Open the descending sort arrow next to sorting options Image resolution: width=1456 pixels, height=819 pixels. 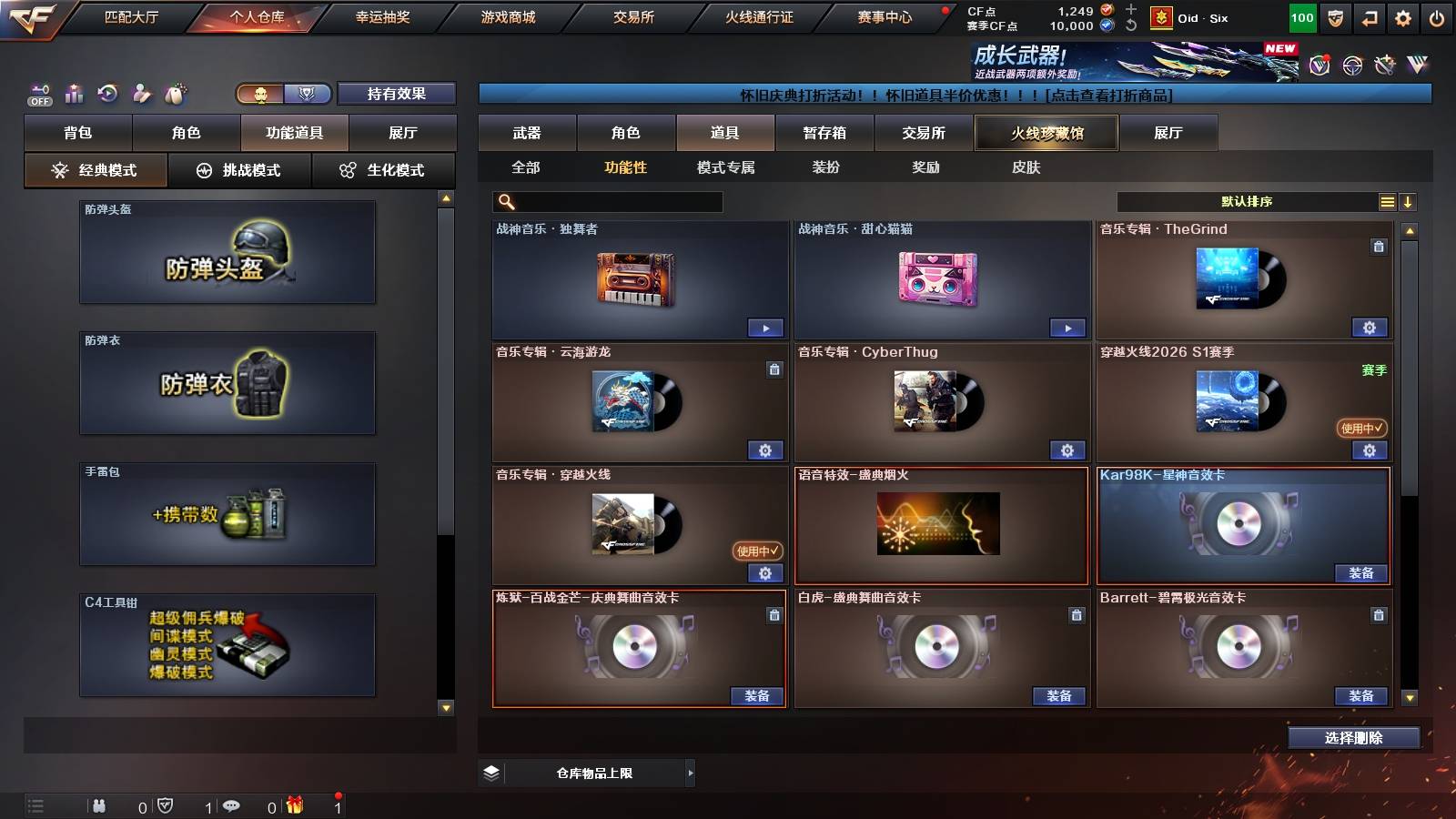[1409, 201]
